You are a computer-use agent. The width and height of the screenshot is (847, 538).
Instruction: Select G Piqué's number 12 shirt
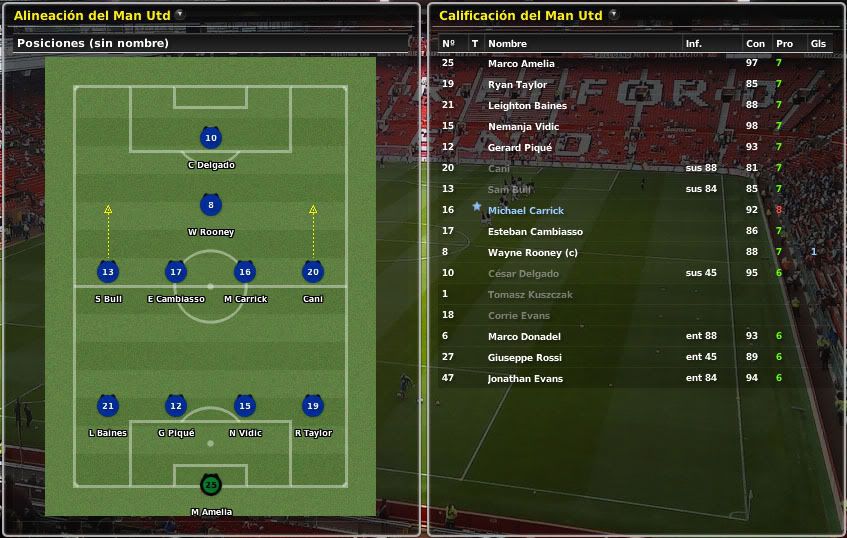(176, 406)
